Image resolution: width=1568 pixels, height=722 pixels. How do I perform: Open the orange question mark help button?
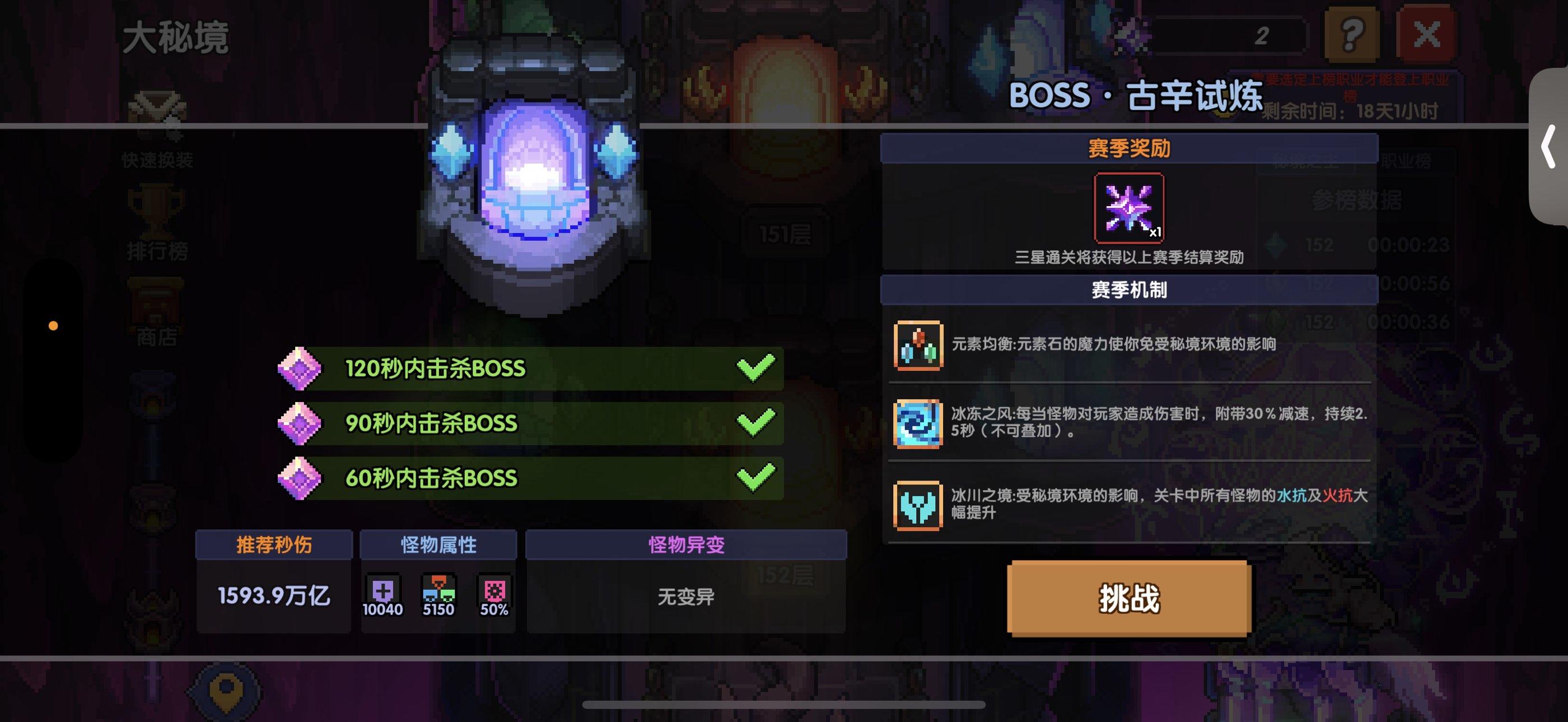[1352, 34]
